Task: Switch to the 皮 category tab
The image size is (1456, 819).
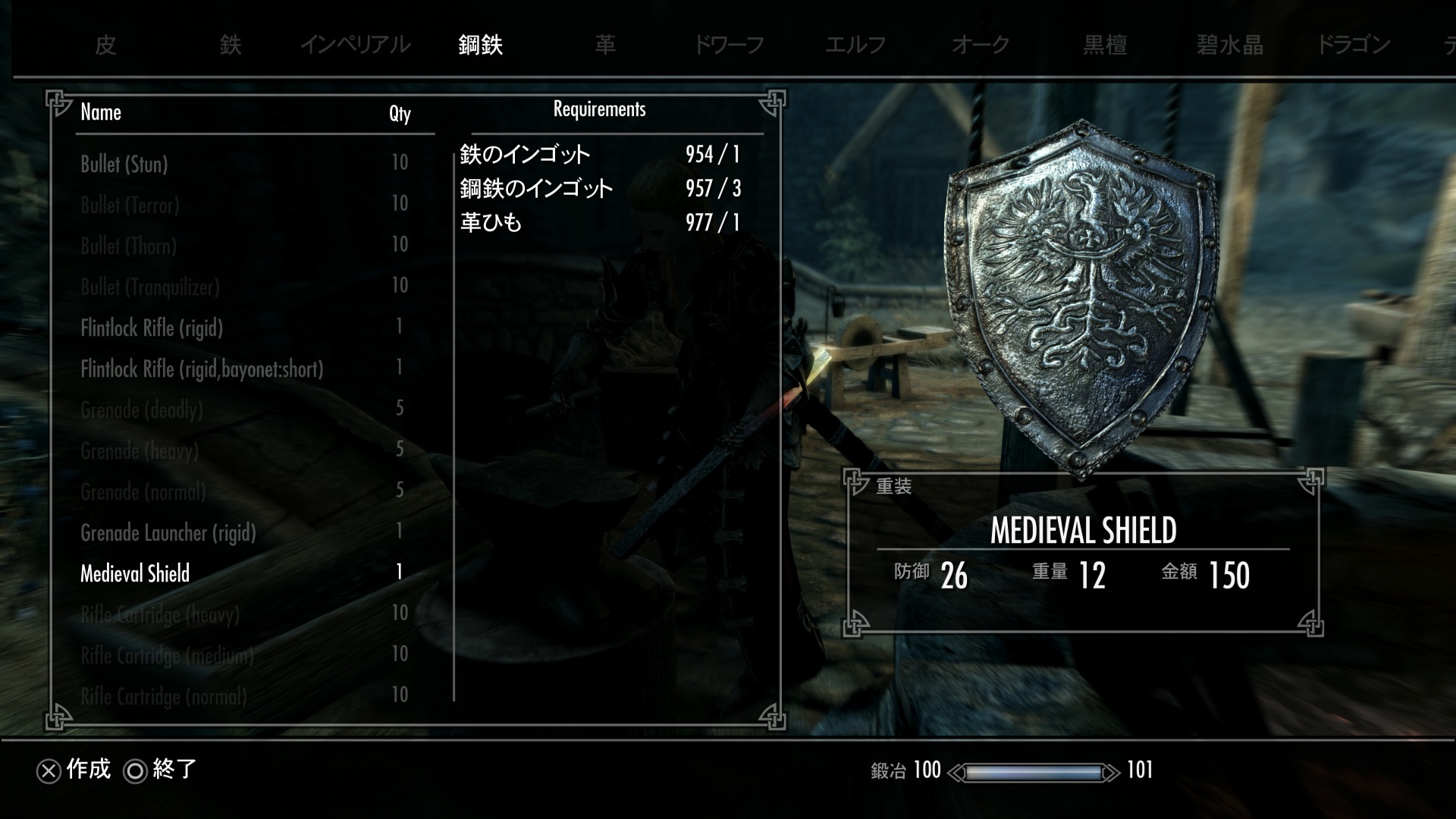Action: point(105,45)
